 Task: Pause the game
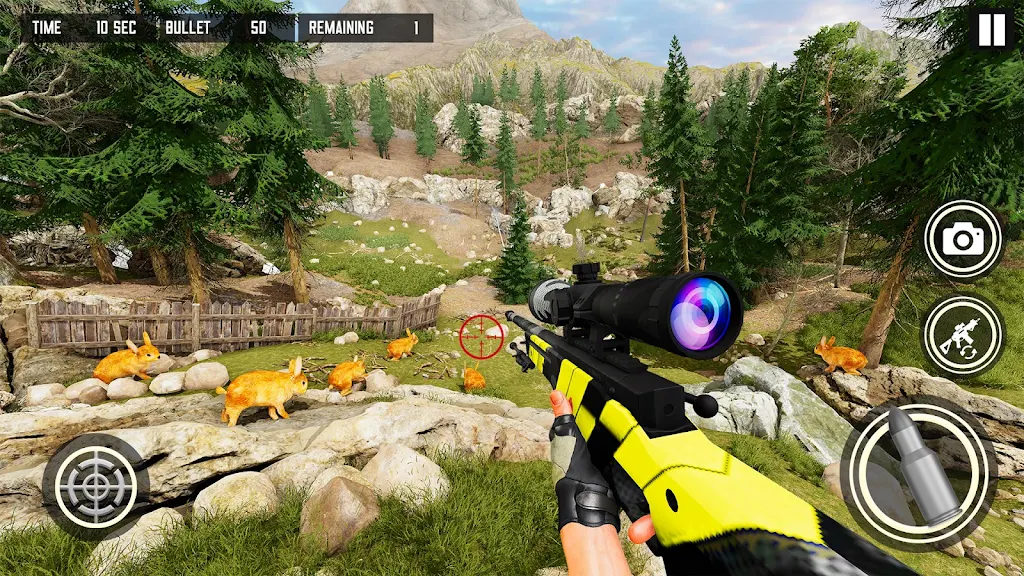pyautogui.click(x=991, y=30)
